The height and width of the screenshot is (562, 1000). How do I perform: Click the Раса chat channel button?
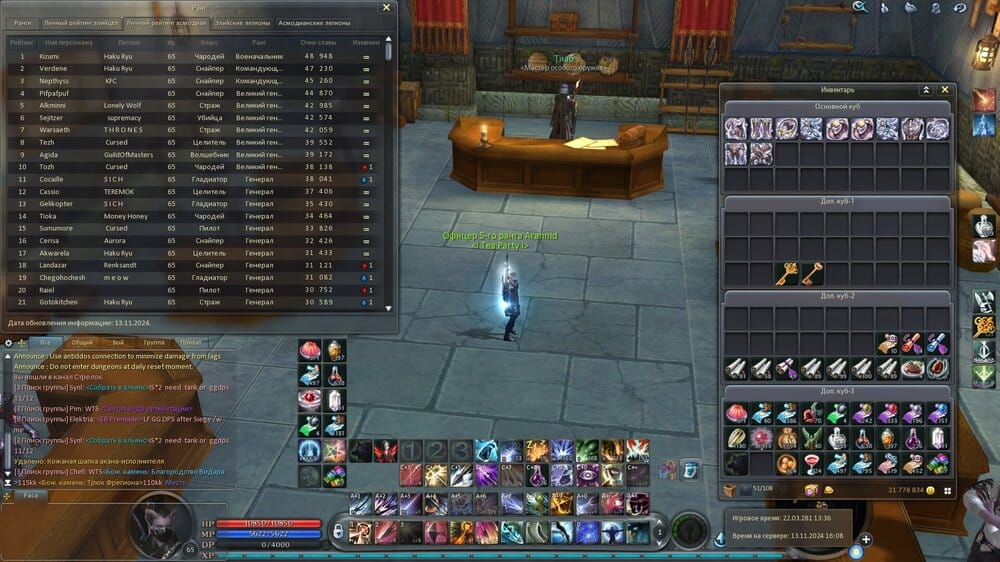[x=31, y=494]
